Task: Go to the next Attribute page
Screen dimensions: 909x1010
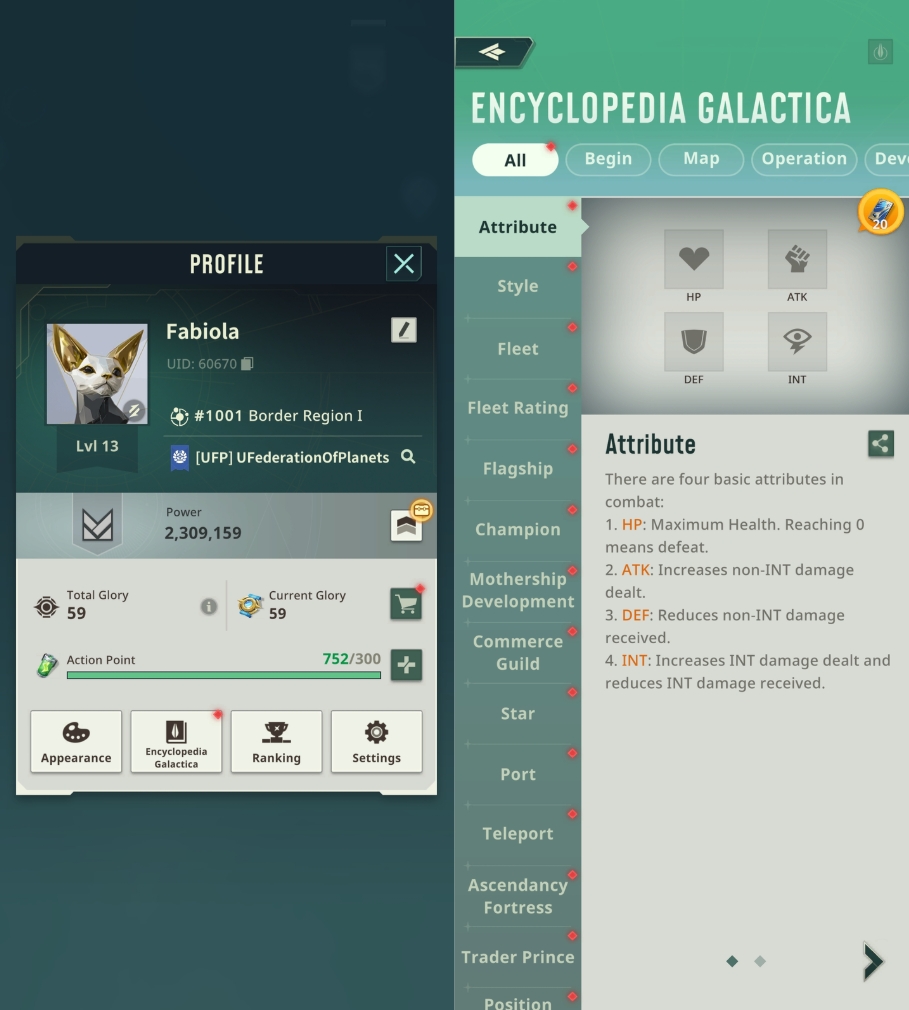Action: click(x=873, y=961)
